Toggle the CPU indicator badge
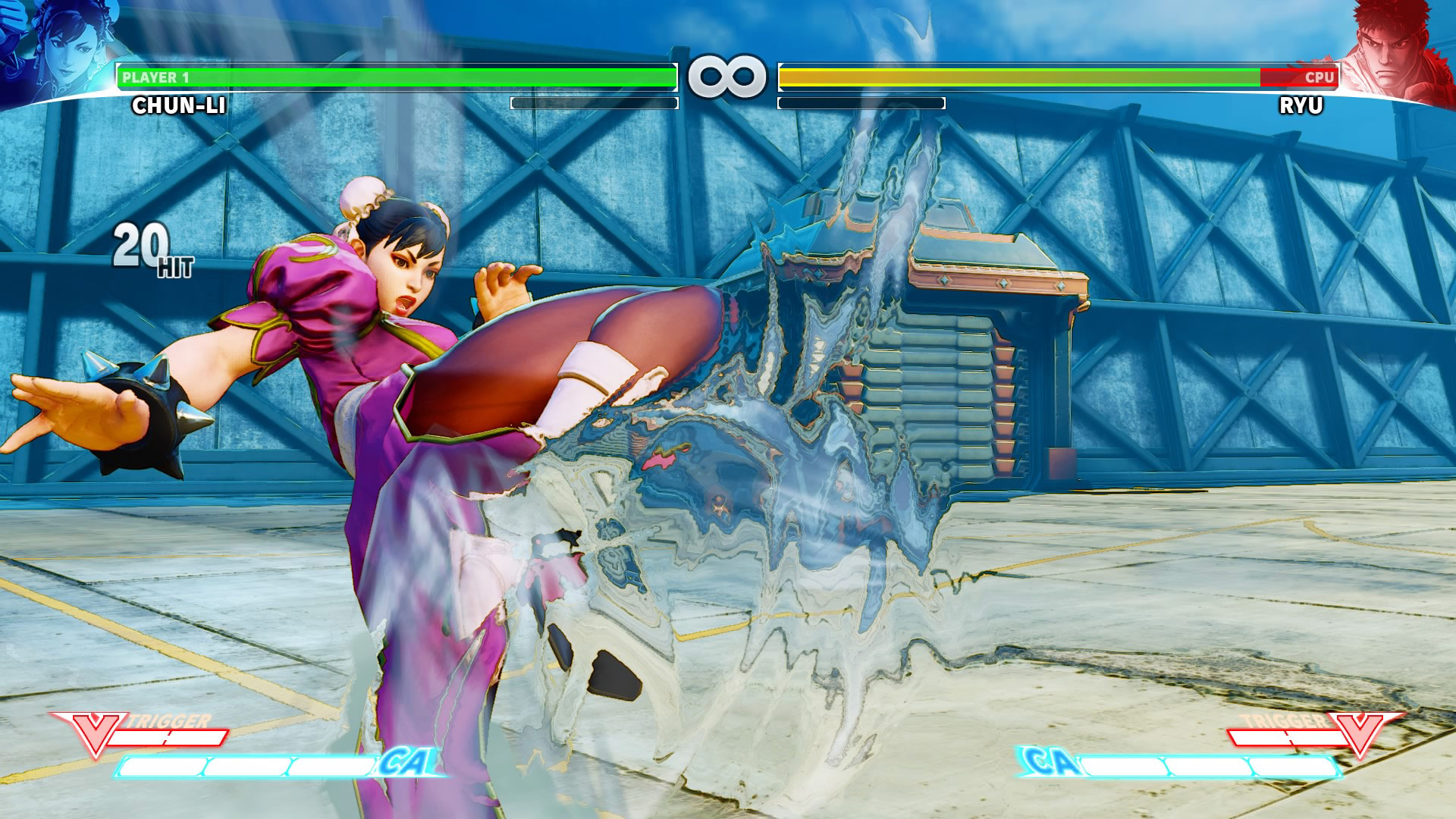This screenshot has height=819, width=1456. pos(1321,75)
